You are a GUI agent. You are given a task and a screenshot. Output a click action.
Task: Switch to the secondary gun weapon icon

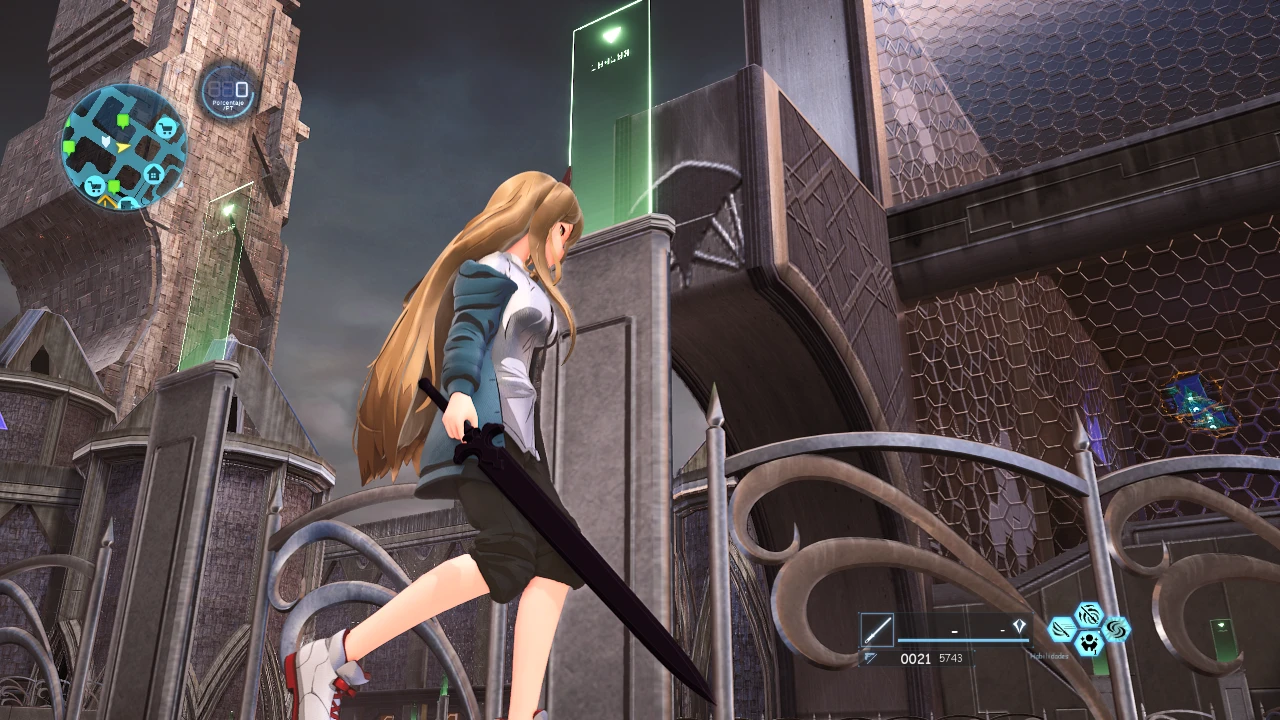point(871,658)
